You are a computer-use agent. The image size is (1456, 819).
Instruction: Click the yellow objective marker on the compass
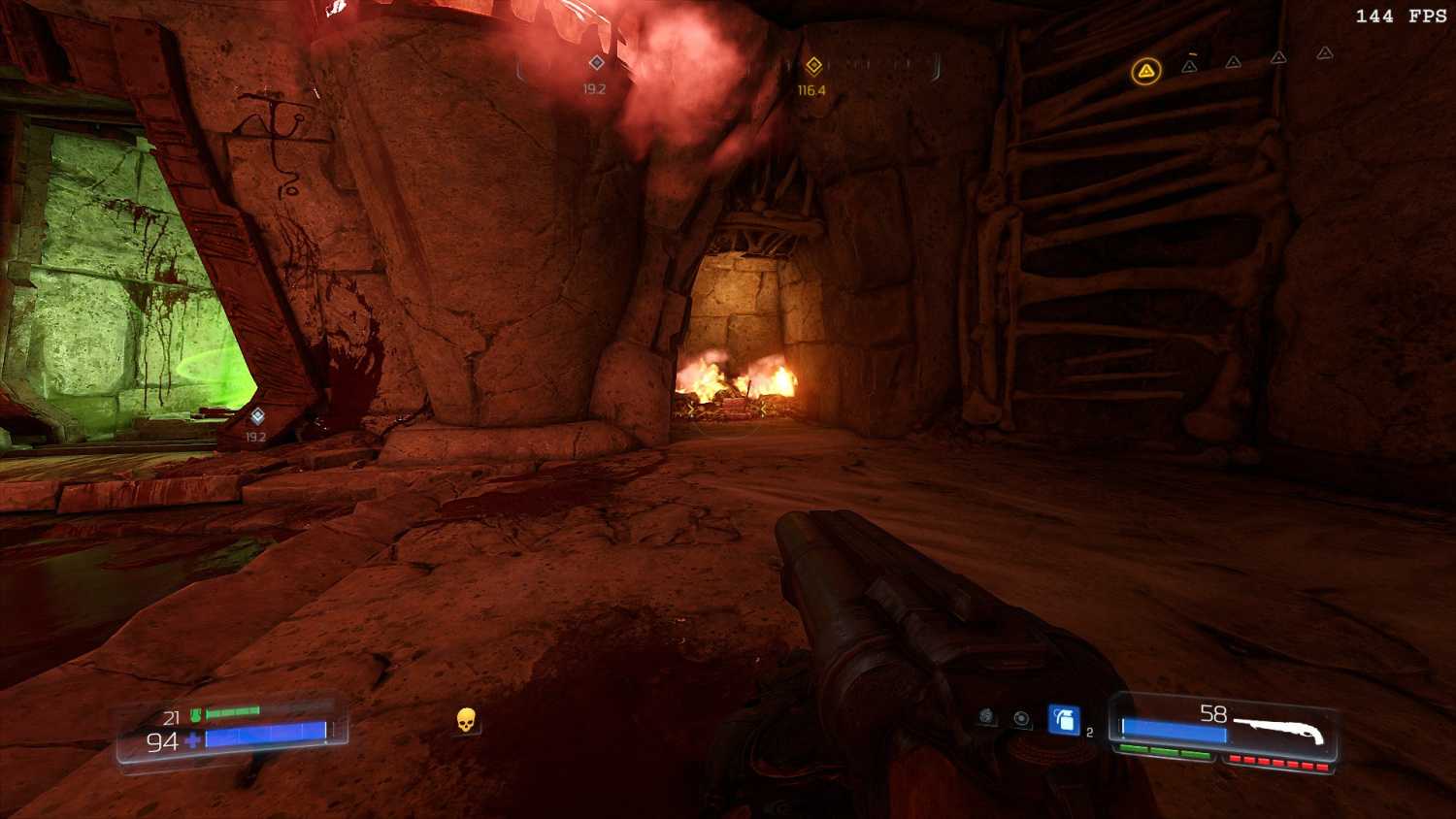click(x=813, y=66)
